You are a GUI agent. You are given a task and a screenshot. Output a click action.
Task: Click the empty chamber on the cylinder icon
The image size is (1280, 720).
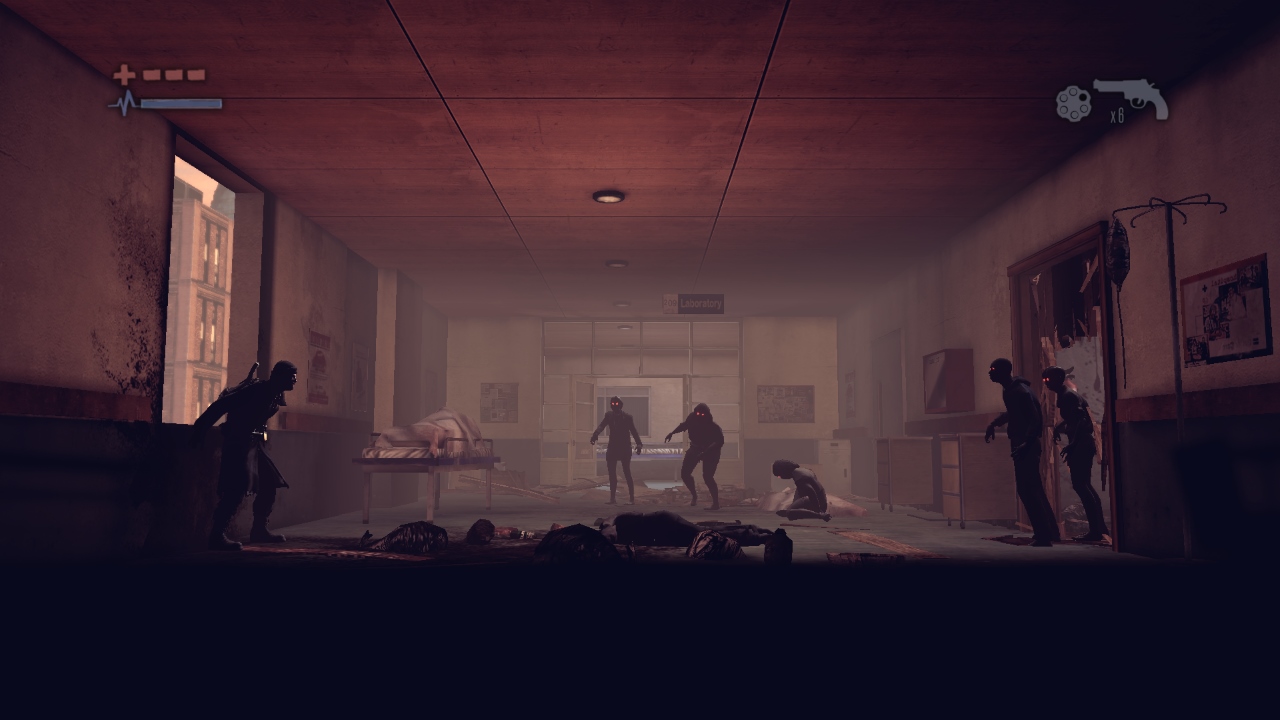click(x=1083, y=95)
